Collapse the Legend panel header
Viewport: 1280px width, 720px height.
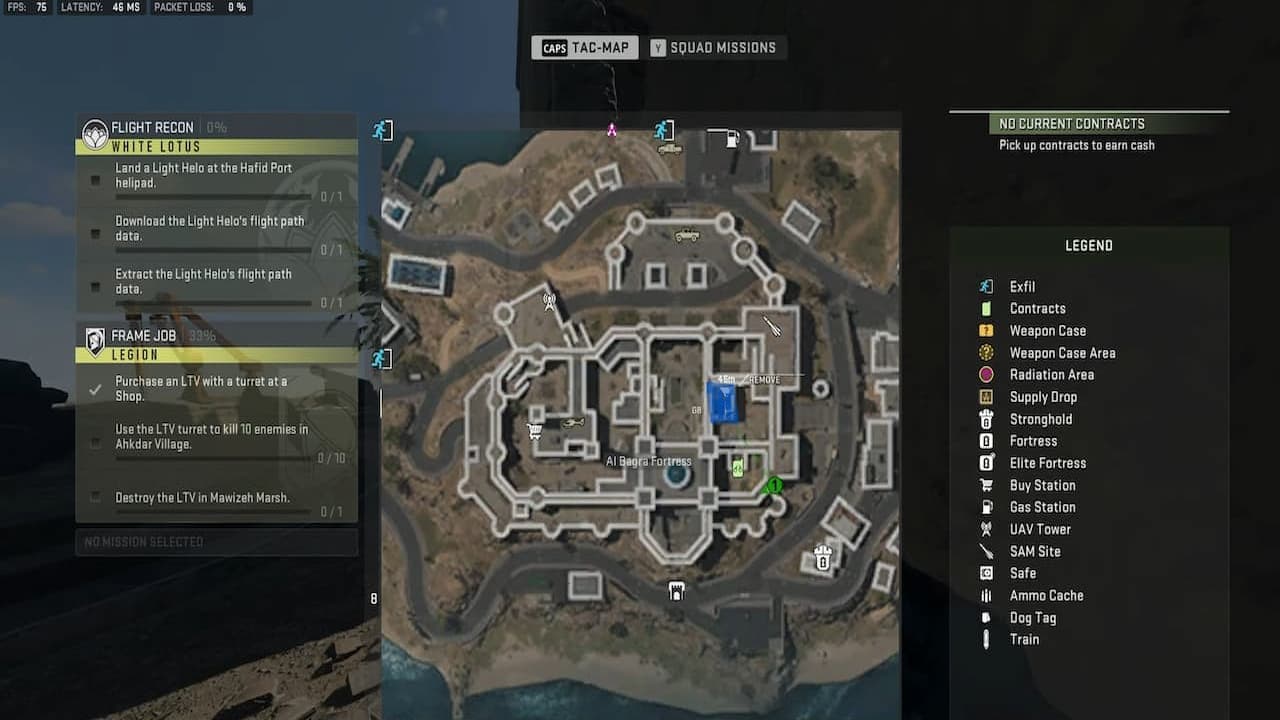[1089, 245]
